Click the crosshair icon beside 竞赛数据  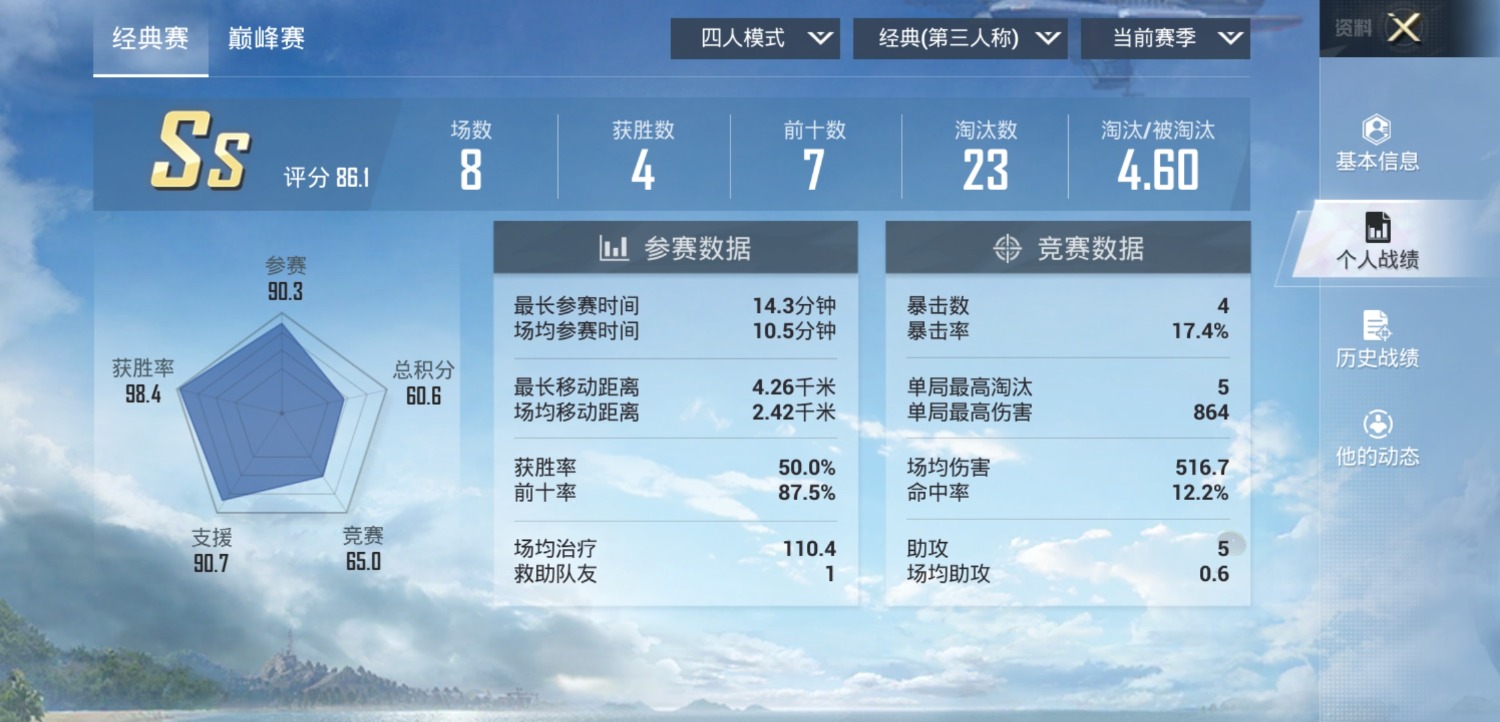(x=1007, y=247)
